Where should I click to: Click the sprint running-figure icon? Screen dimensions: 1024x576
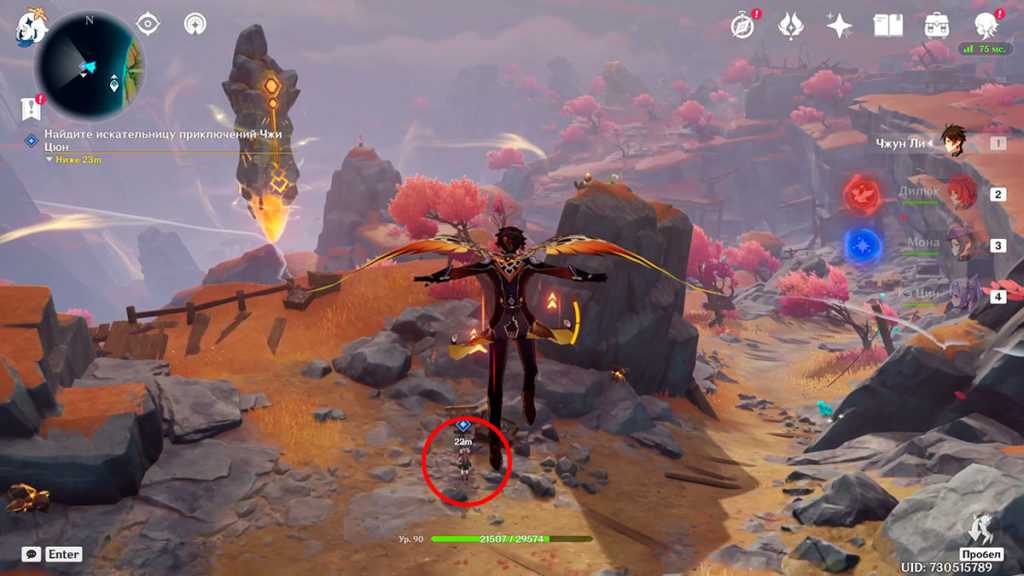(980, 529)
